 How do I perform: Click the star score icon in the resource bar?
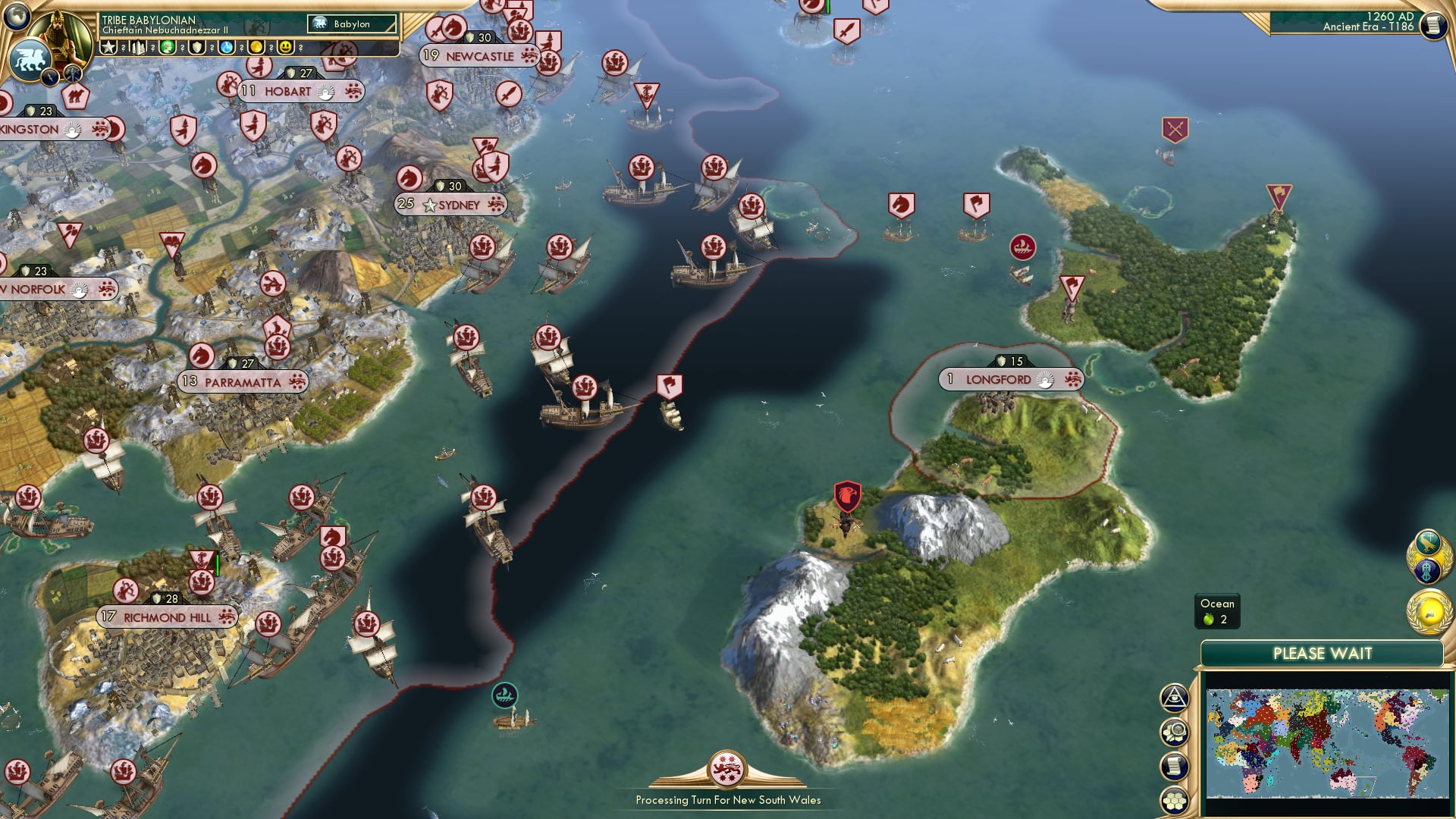coord(108,48)
